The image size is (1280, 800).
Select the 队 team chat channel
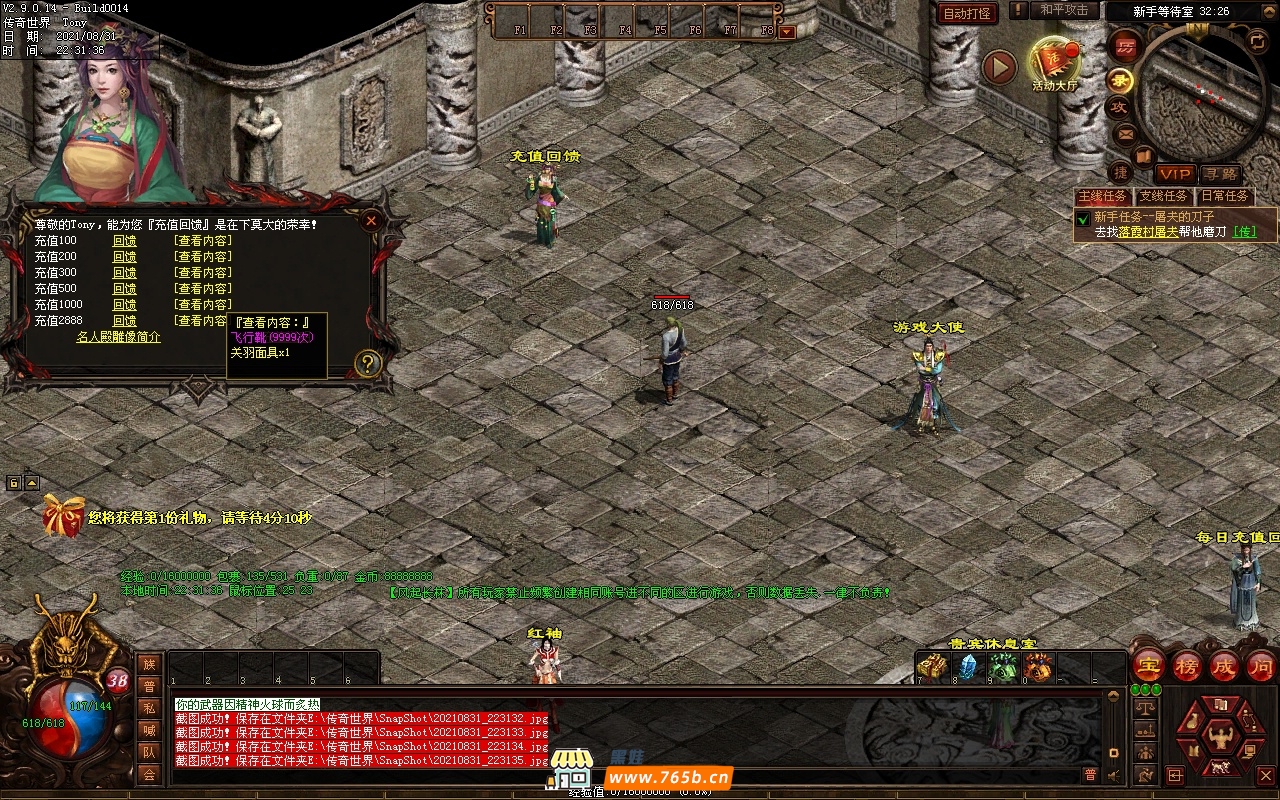pos(149,752)
